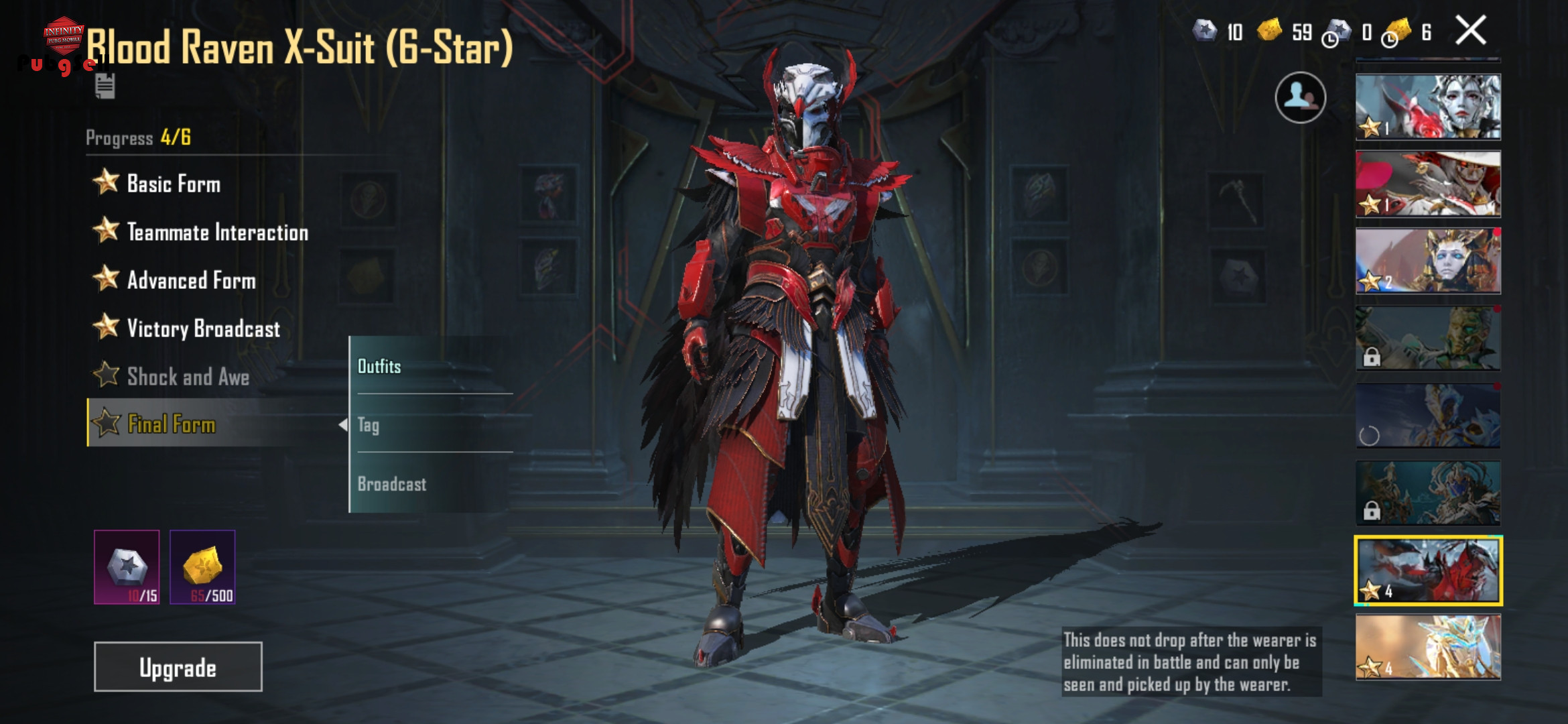Viewport: 1568px width, 724px height.
Task: Click the Upgrade button
Action: pos(178,667)
